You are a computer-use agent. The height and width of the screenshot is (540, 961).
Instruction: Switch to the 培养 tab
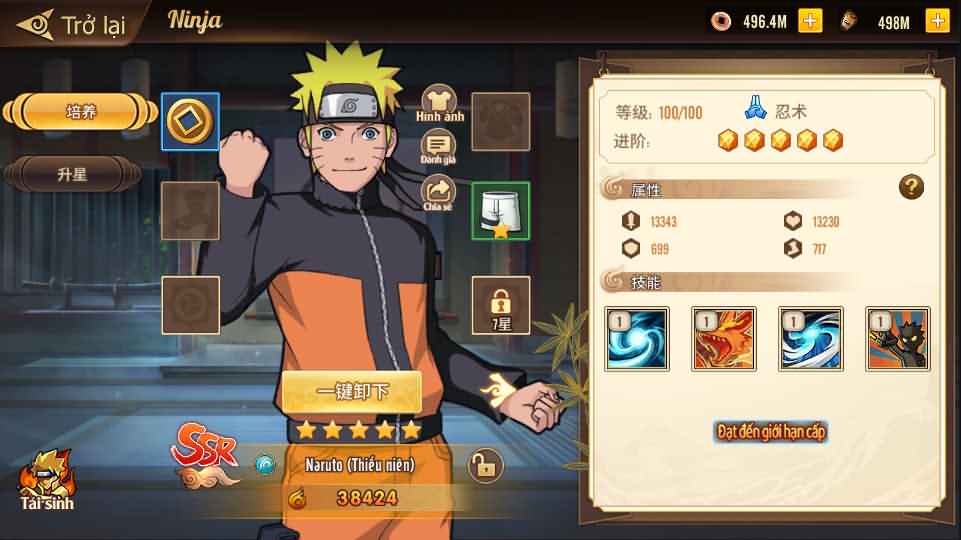pyautogui.click(x=81, y=111)
